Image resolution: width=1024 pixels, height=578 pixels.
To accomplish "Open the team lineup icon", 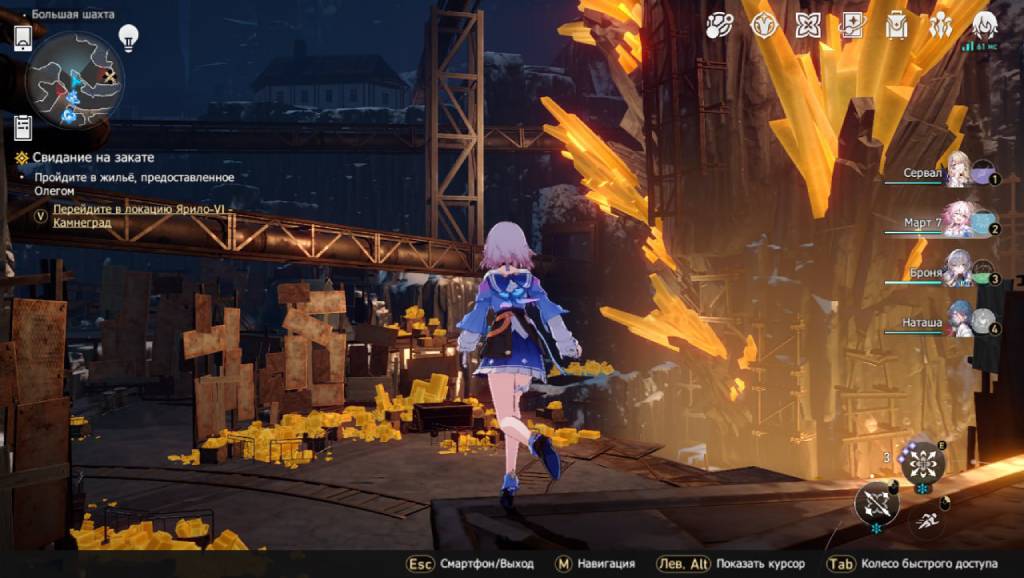I will (x=940, y=26).
